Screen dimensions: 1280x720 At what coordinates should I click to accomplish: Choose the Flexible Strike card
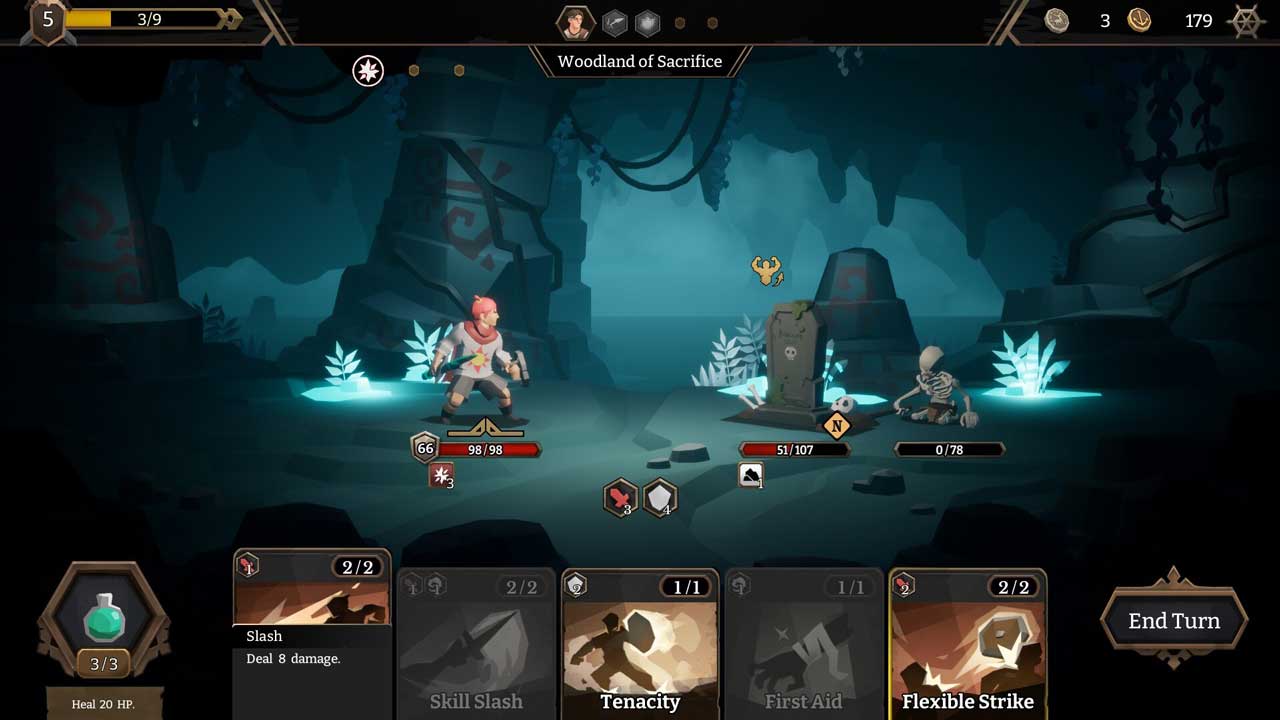(967, 645)
